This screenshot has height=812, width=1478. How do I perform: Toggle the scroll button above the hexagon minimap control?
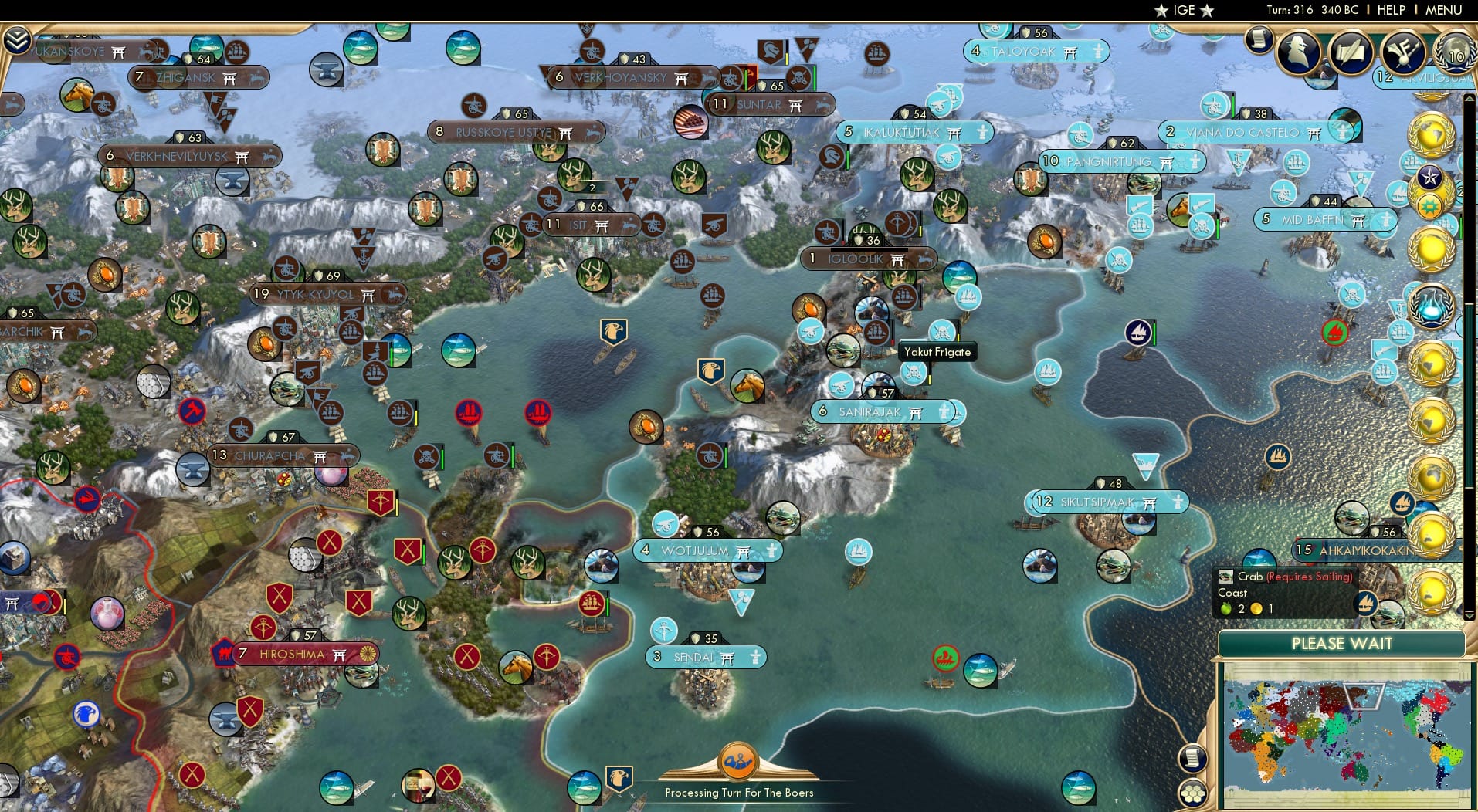(1193, 758)
